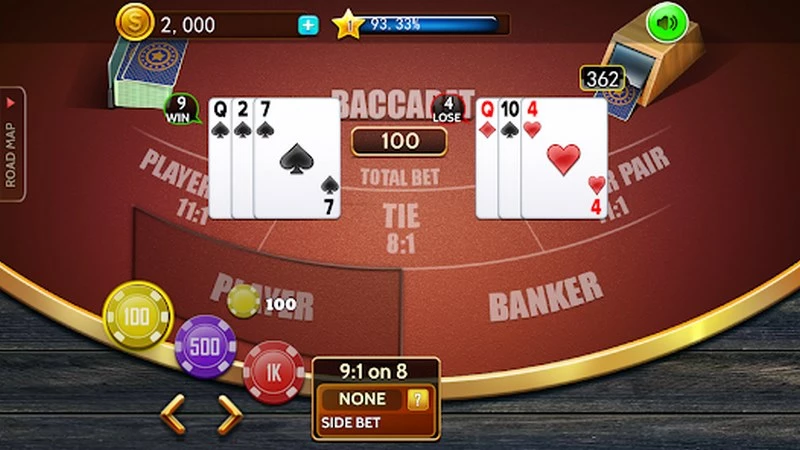Viewport: 800px width, 450px height.
Task: Open the Road Map side tab
Action: click(x=12, y=143)
